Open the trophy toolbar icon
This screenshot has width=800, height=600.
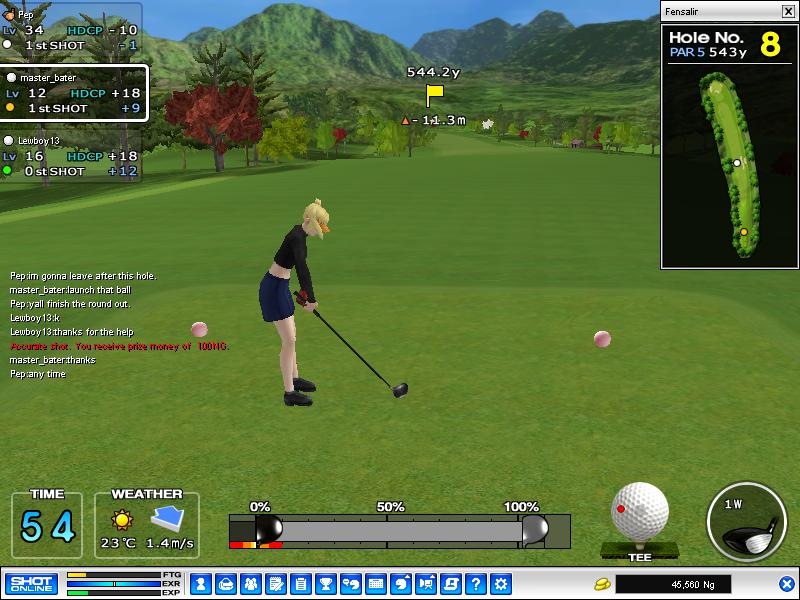[325, 583]
